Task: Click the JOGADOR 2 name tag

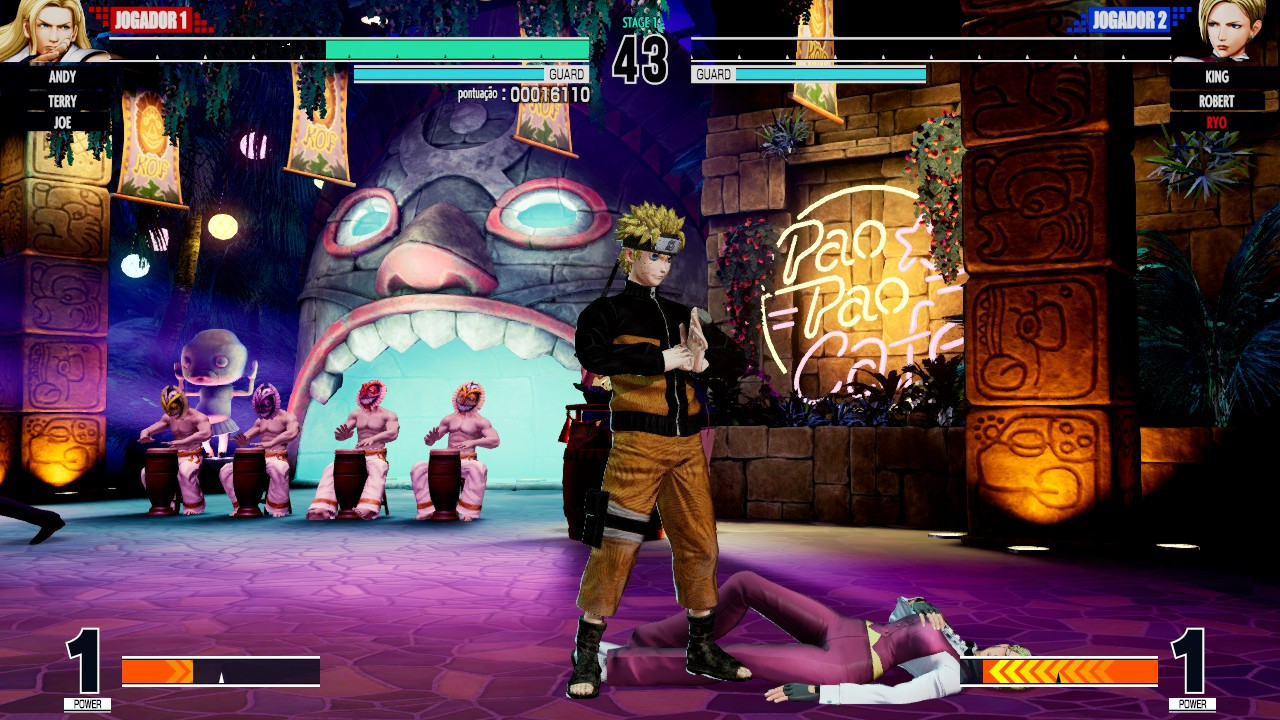Action: (1130, 20)
